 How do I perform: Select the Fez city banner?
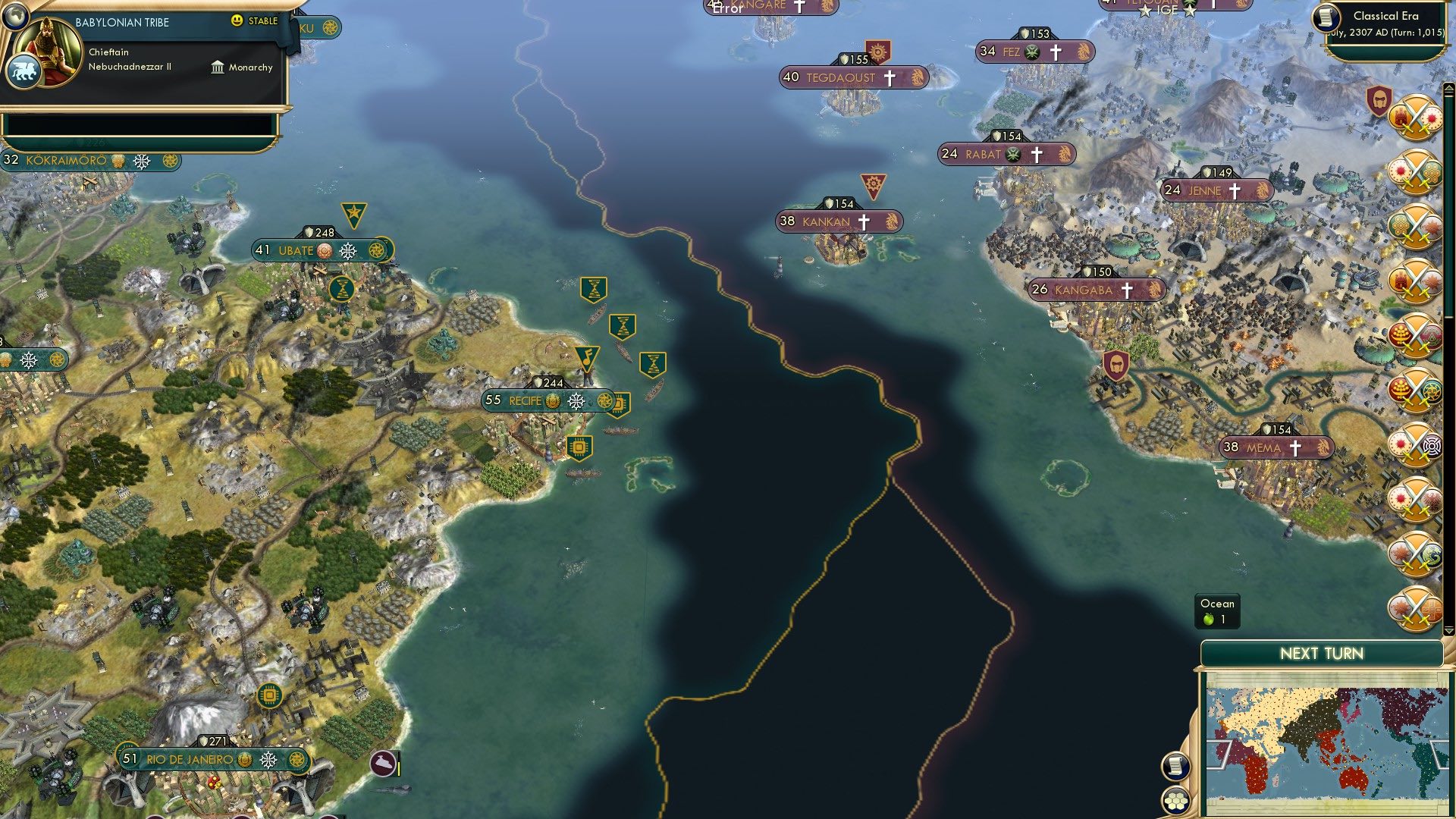point(1034,51)
